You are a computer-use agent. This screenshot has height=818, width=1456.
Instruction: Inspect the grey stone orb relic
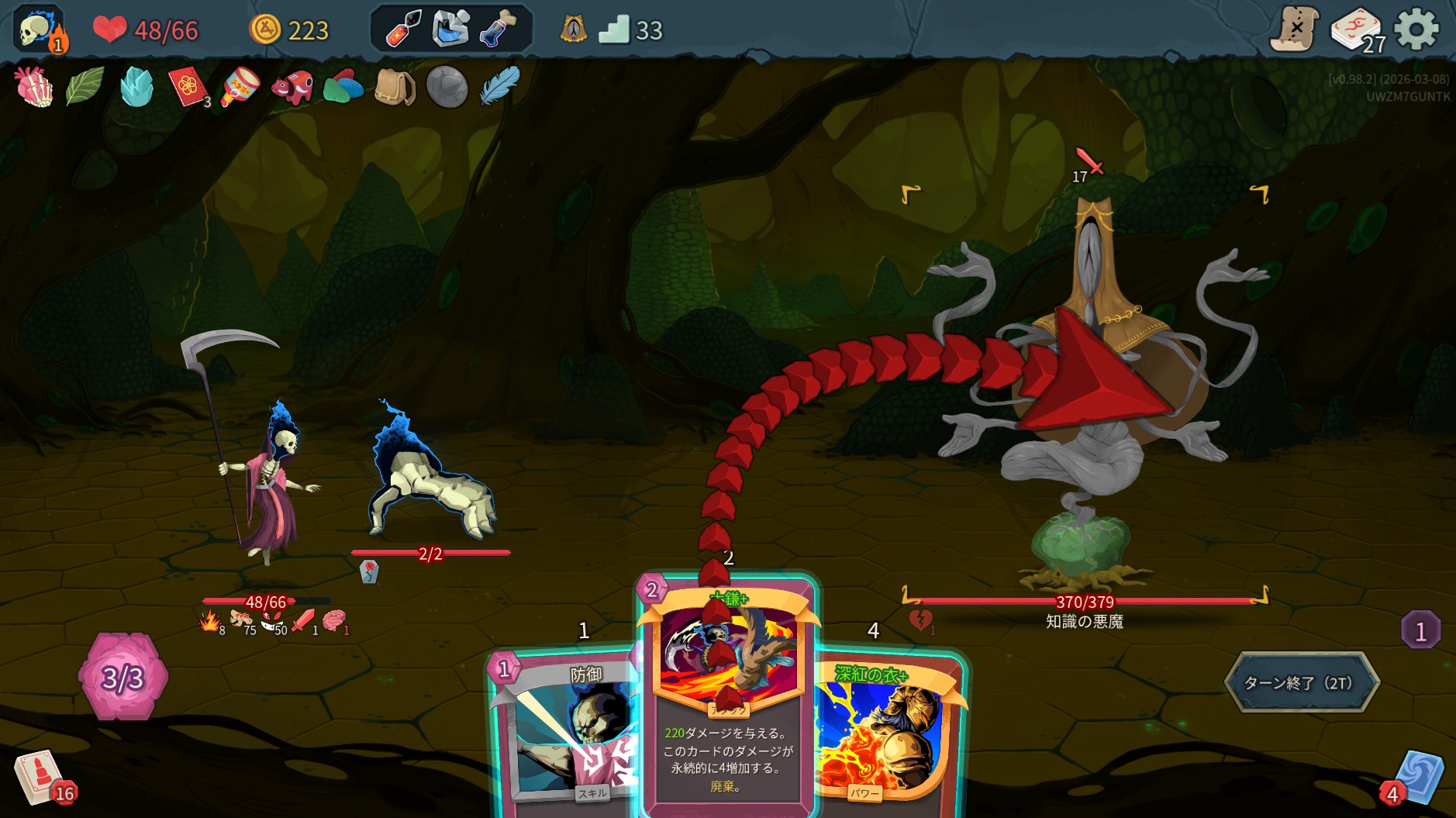tap(447, 86)
